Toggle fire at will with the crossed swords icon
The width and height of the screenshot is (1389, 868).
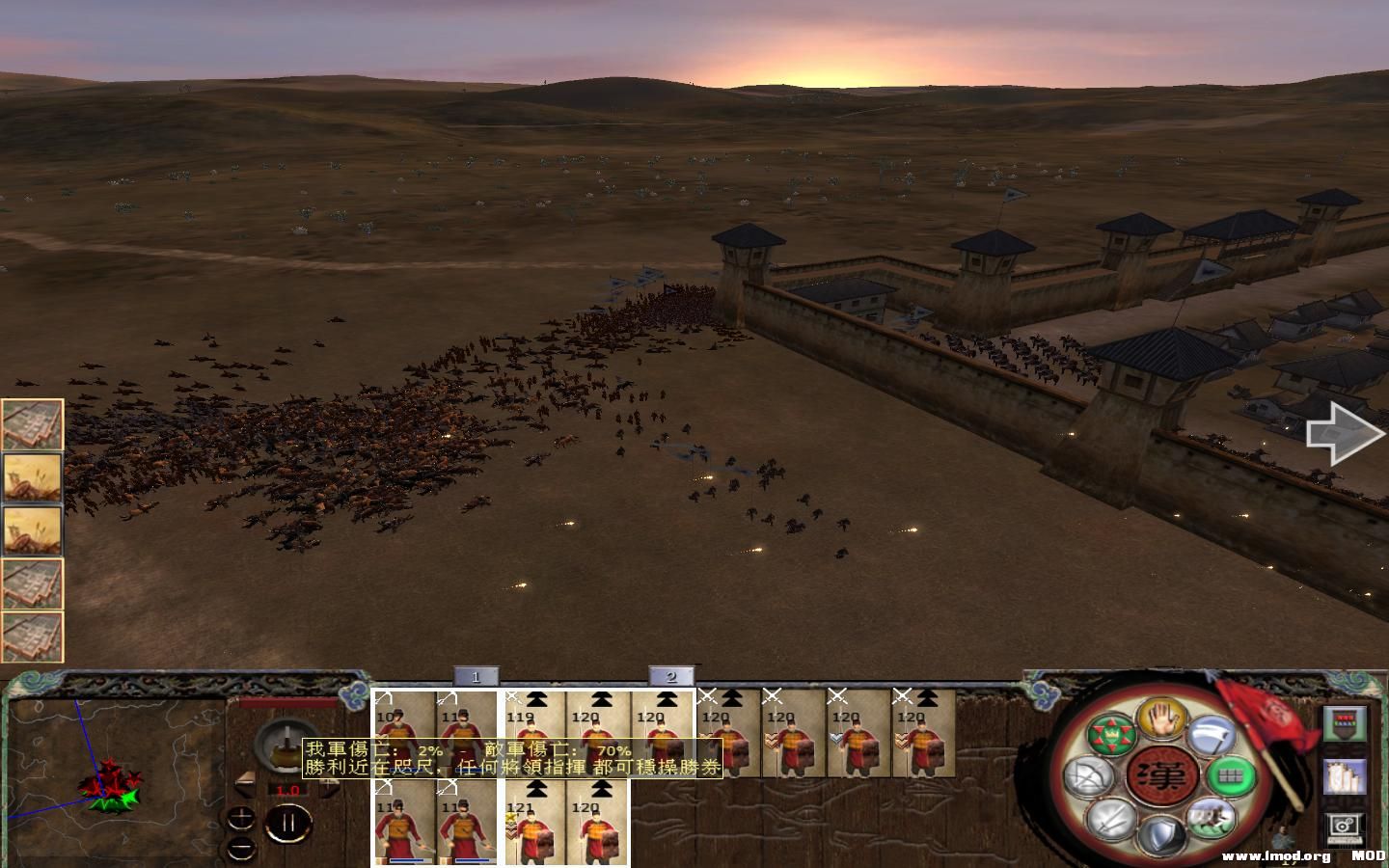click(1109, 823)
